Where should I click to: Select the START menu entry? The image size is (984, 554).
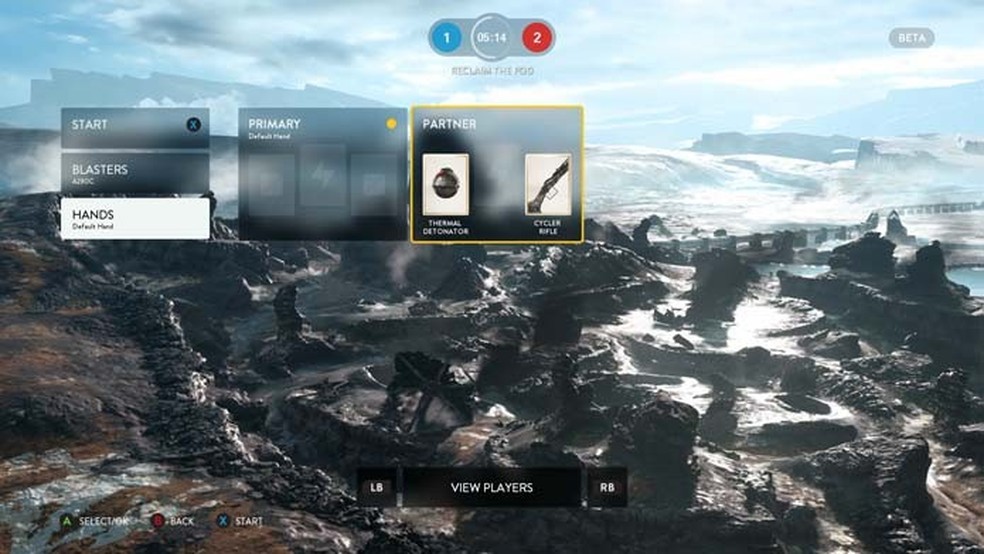[x=135, y=127]
